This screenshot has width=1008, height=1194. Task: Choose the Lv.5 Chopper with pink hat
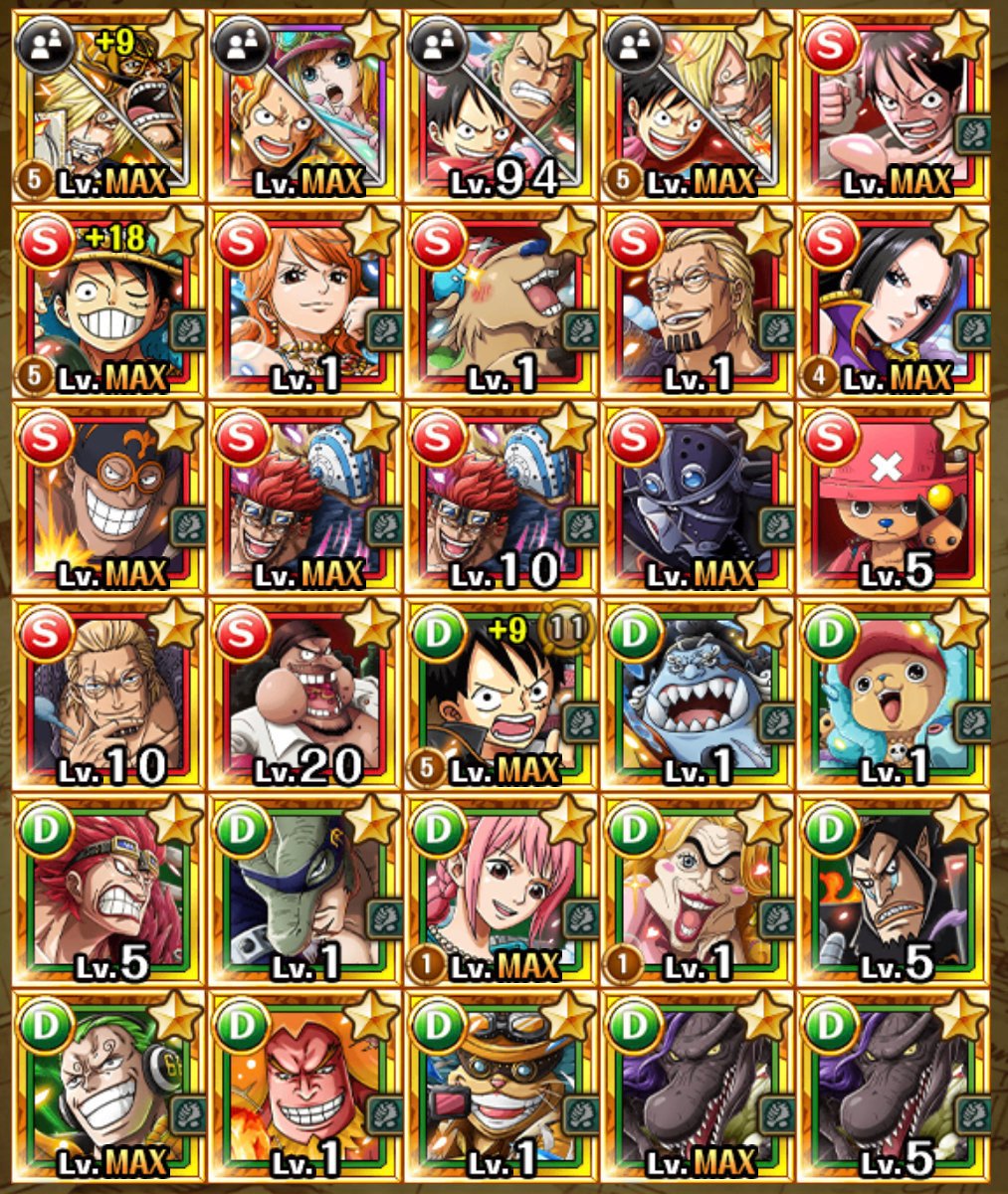[x=895, y=497]
